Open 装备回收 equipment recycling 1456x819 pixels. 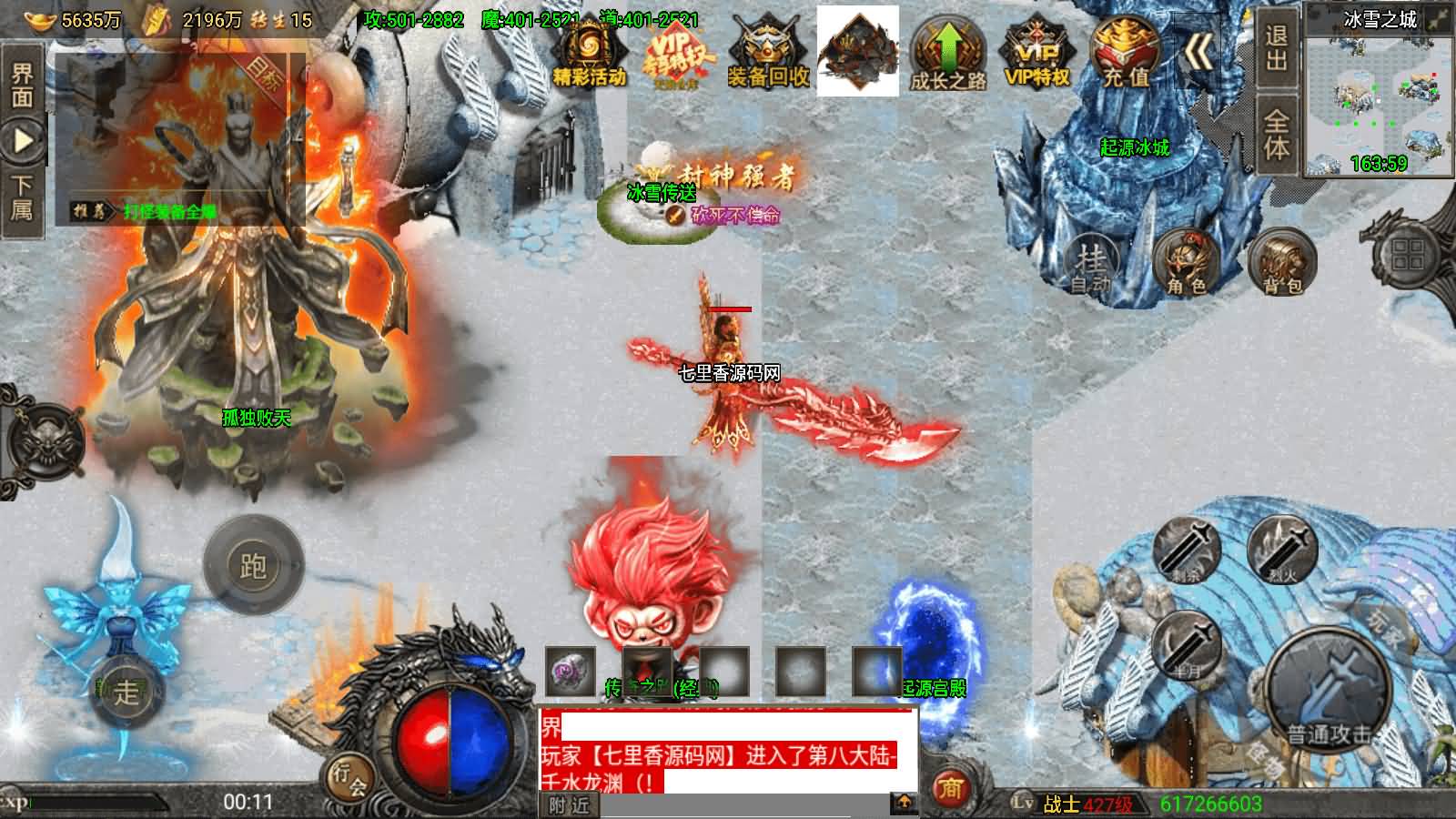tap(767, 53)
